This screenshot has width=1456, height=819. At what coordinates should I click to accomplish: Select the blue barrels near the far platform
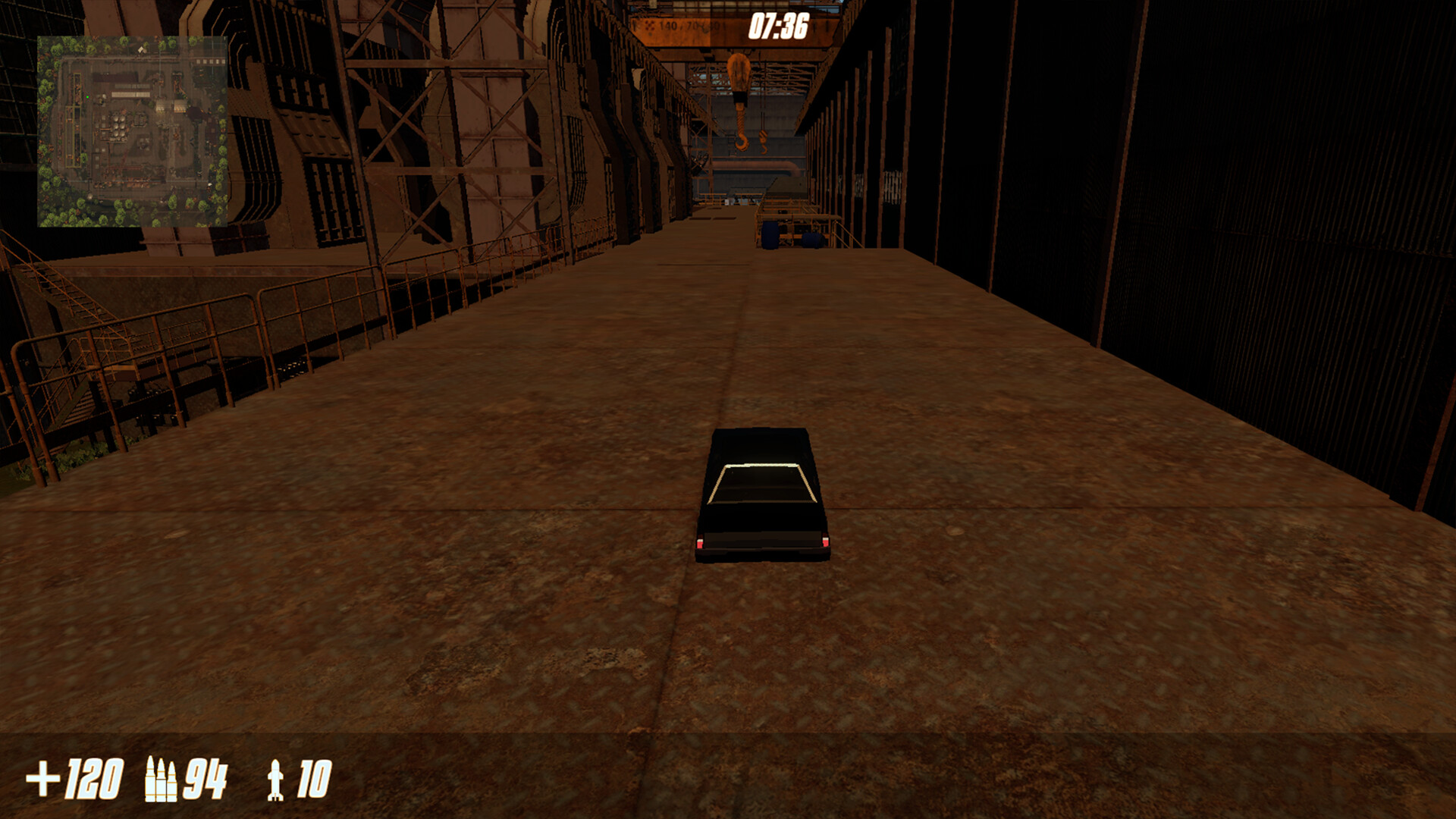click(x=772, y=237)
